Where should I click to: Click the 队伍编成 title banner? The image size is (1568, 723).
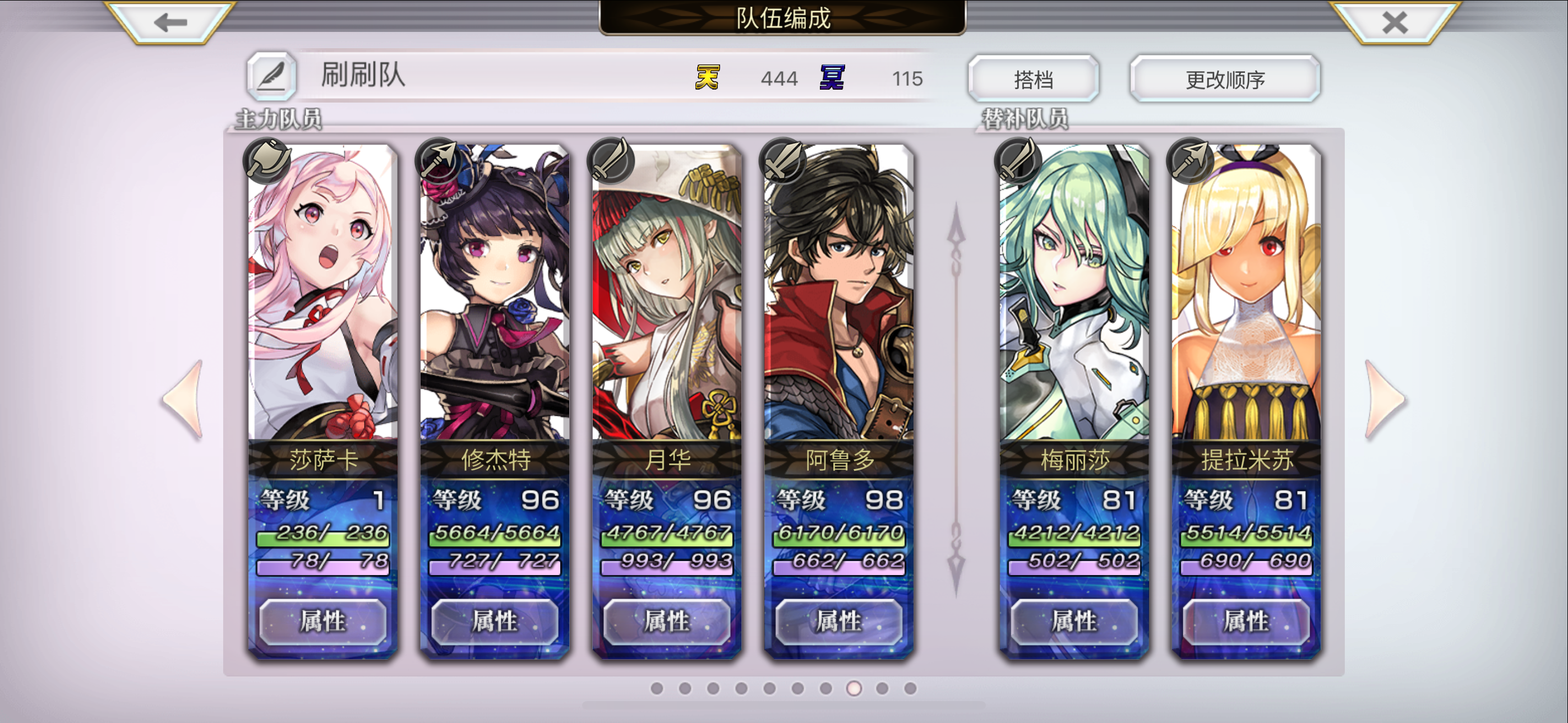point(784,20)
